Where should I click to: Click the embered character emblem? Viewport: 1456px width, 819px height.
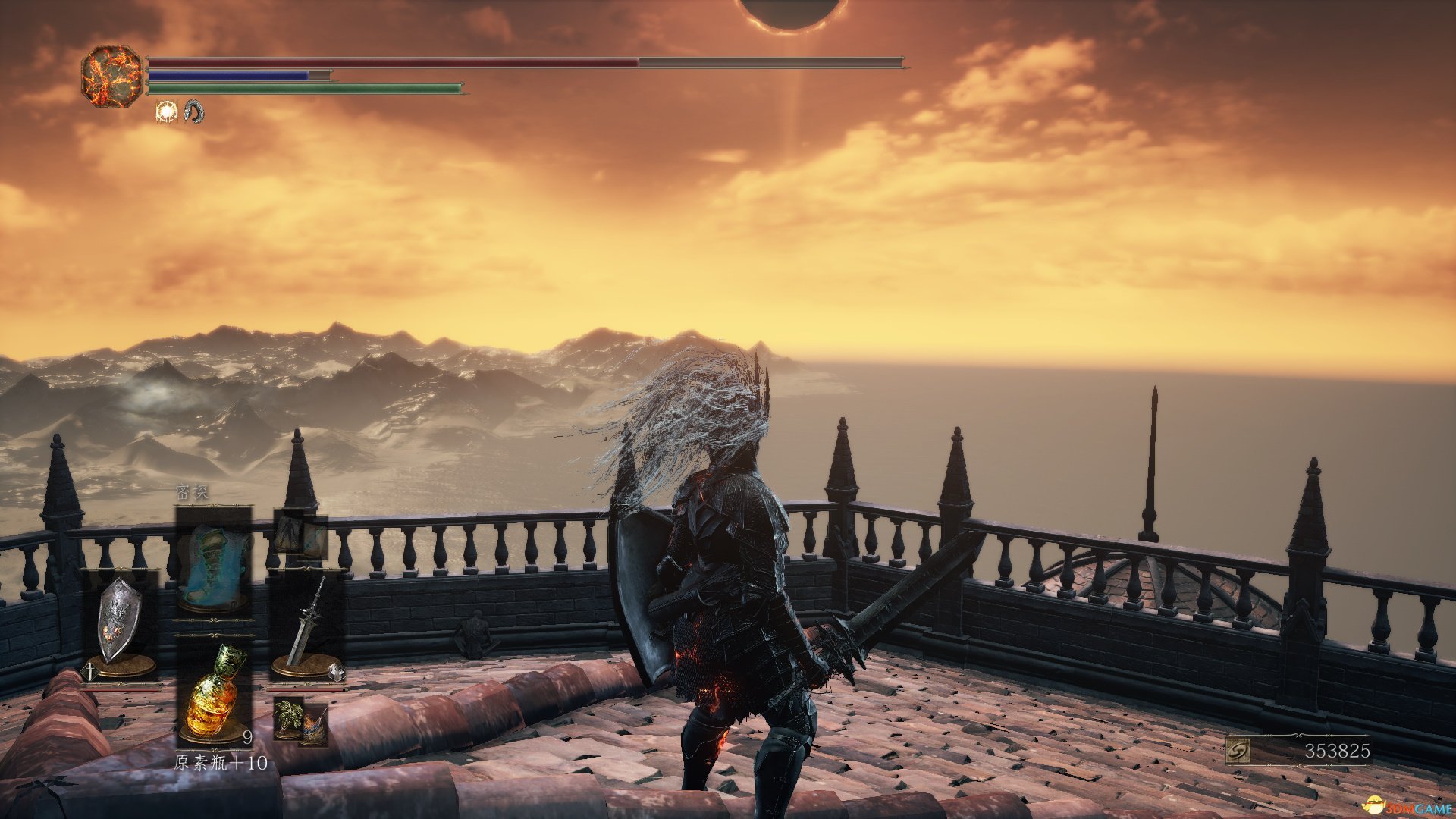[112, 76]
